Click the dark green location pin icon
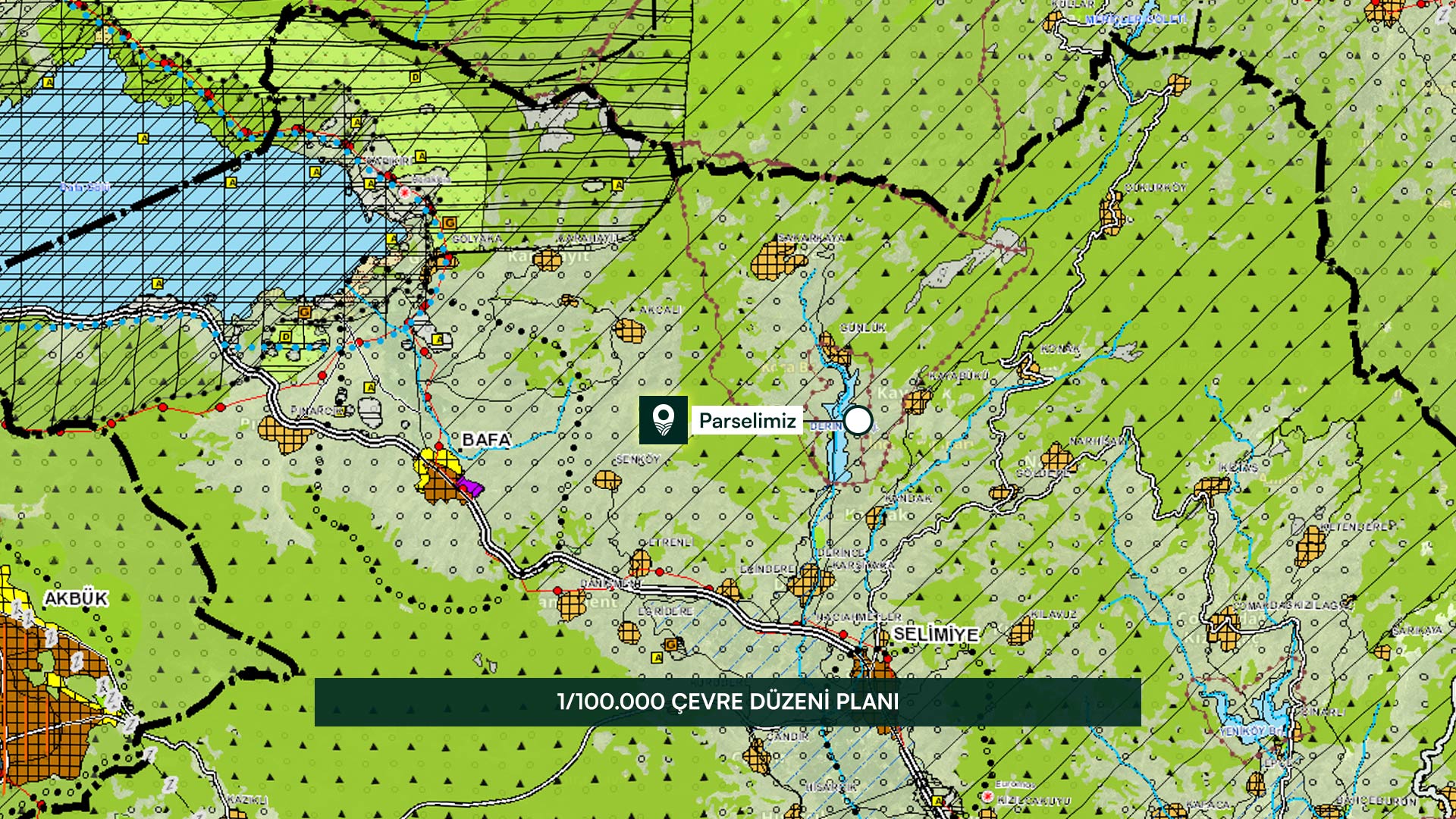 [664, 420]
